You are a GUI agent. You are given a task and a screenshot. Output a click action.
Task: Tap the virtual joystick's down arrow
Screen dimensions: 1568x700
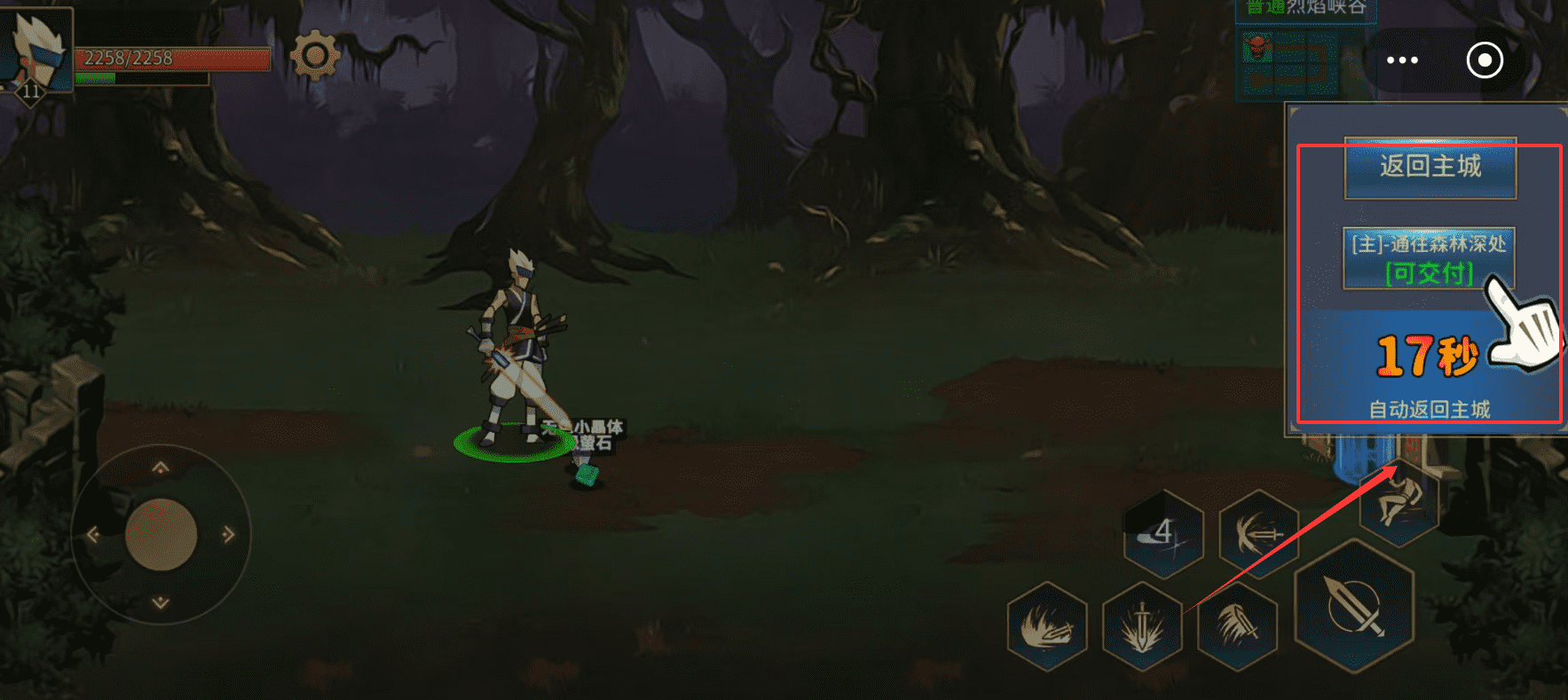pos(161,602)
